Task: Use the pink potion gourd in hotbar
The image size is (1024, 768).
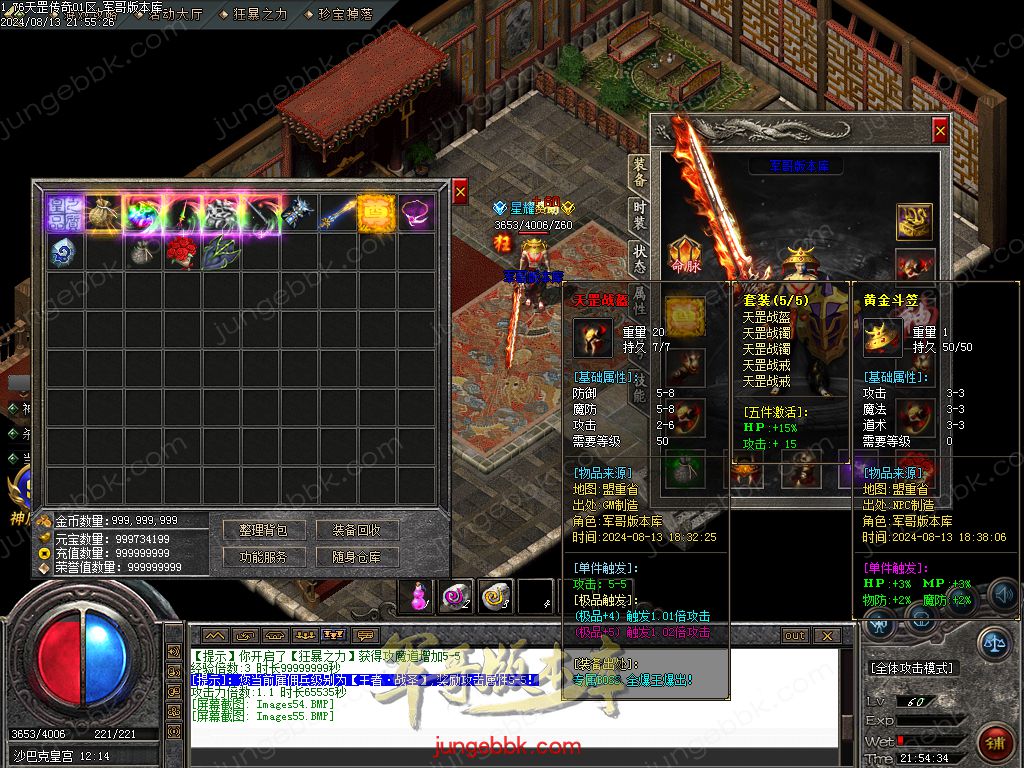Action: coord(416,596)
